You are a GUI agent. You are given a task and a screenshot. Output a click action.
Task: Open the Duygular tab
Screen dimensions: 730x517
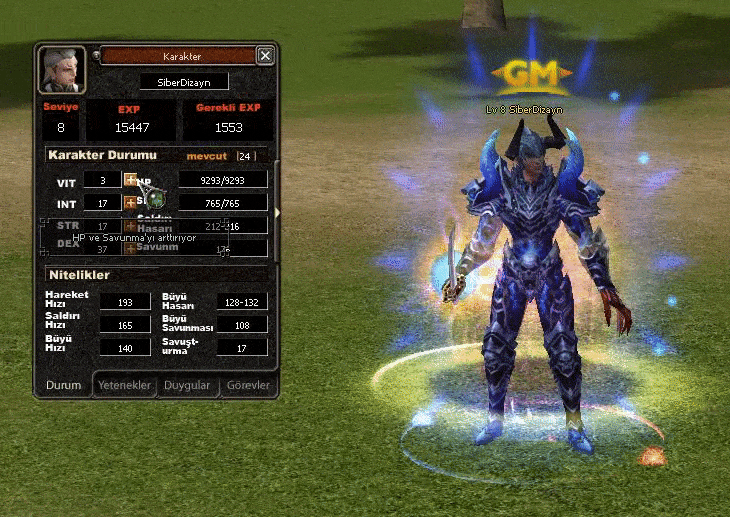(x=188, y=385)
